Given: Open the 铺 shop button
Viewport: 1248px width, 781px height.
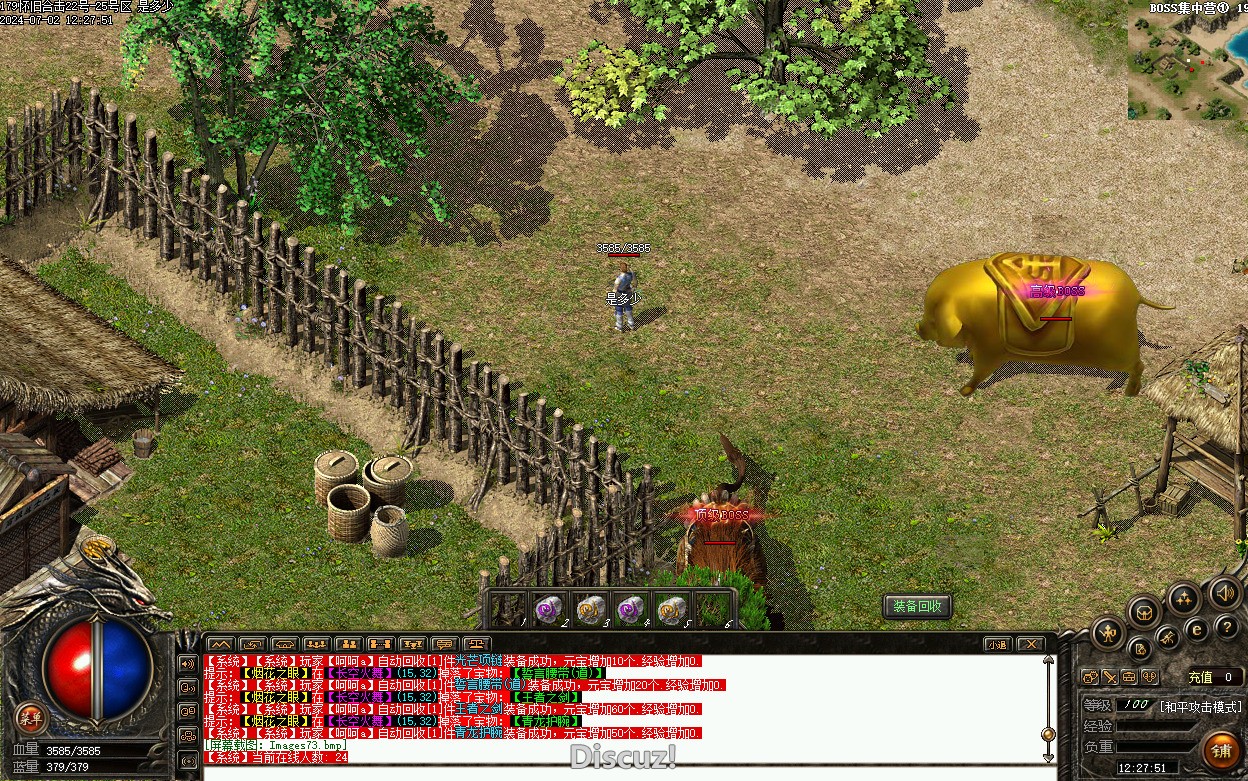Looking at the screenshot, I should click(x=1220, y=750).
